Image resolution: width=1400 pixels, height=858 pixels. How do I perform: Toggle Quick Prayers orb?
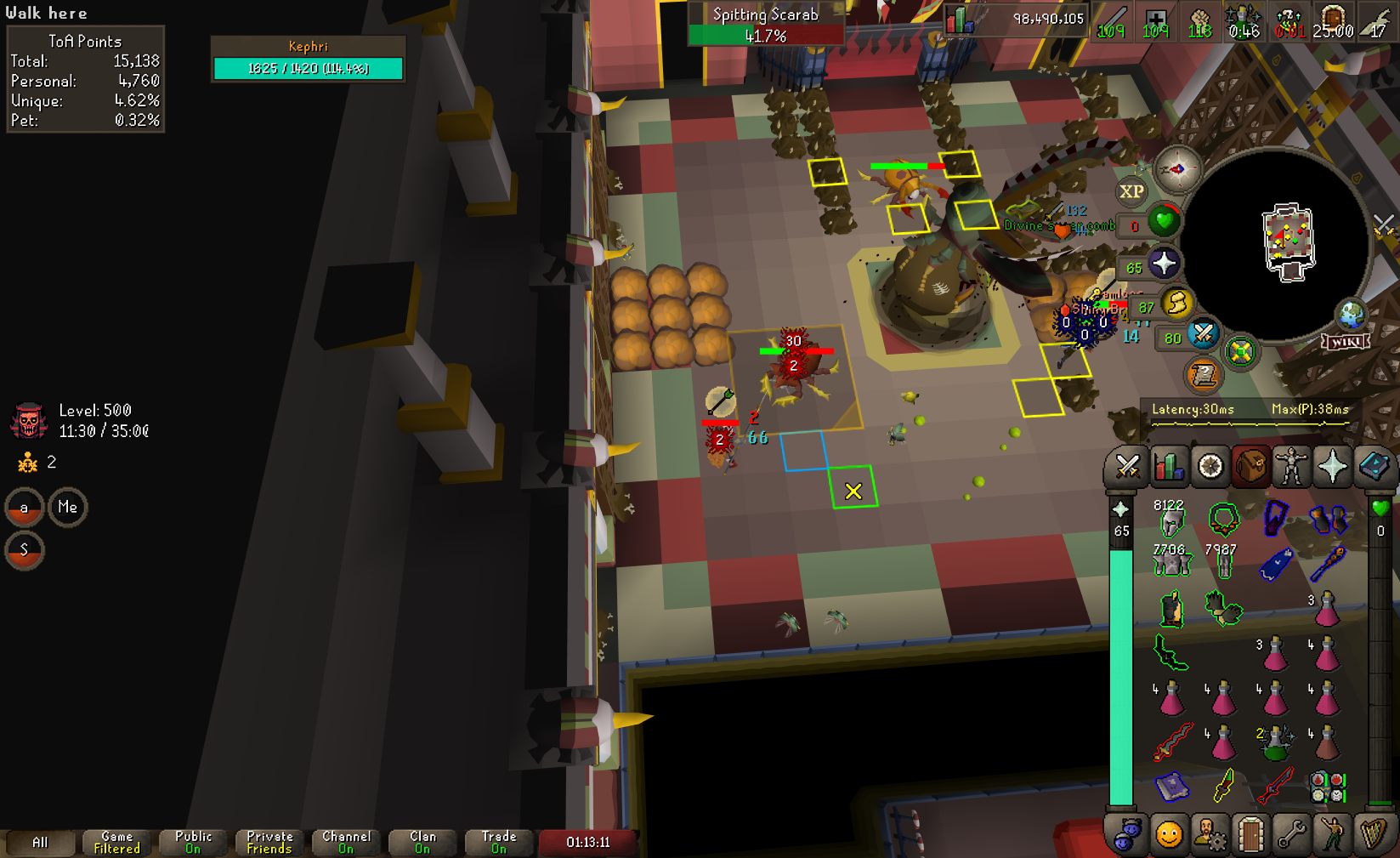pos(1164,264)
